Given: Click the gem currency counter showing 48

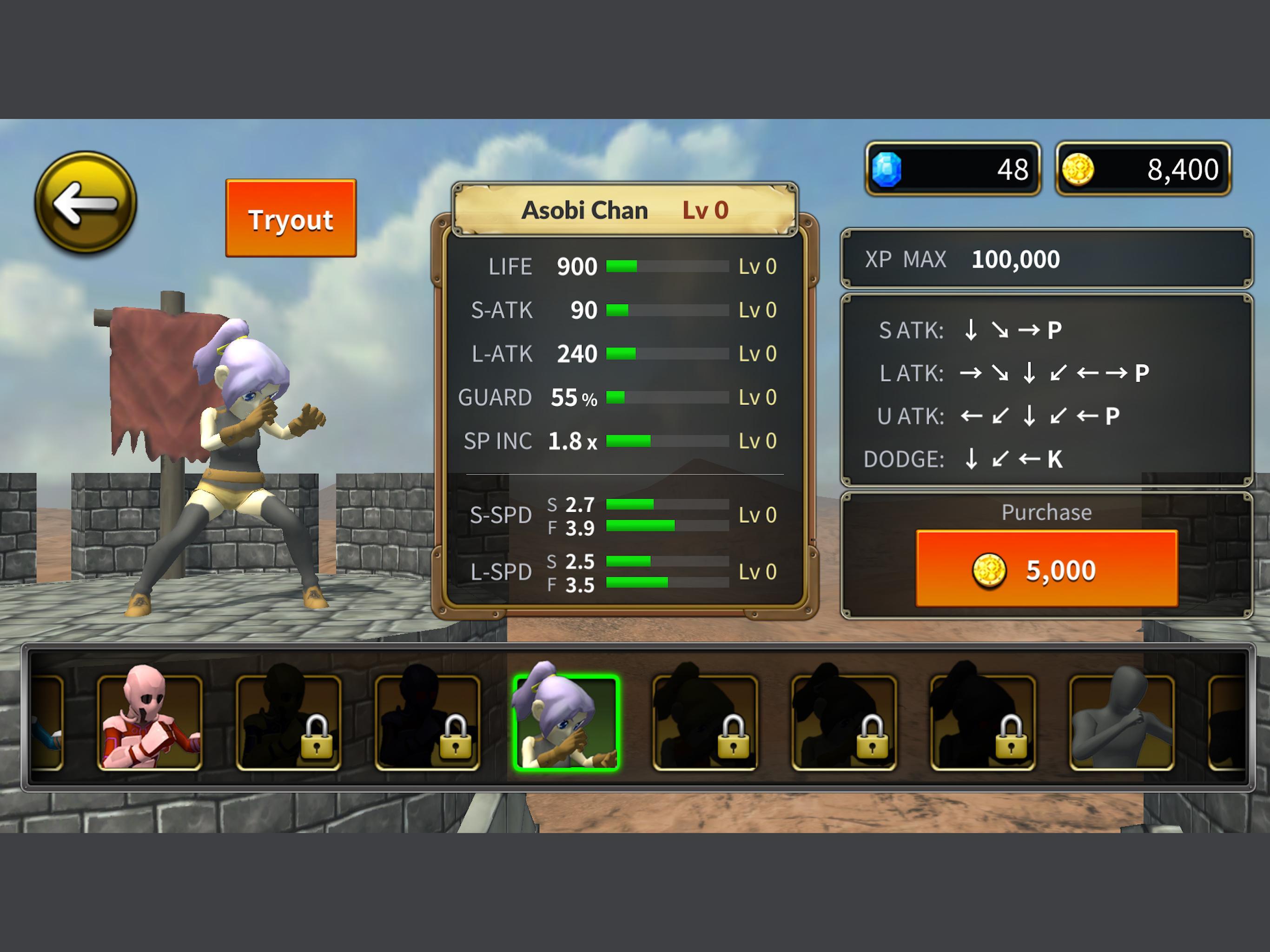Looking at the screenshot, I should [953, 168].
